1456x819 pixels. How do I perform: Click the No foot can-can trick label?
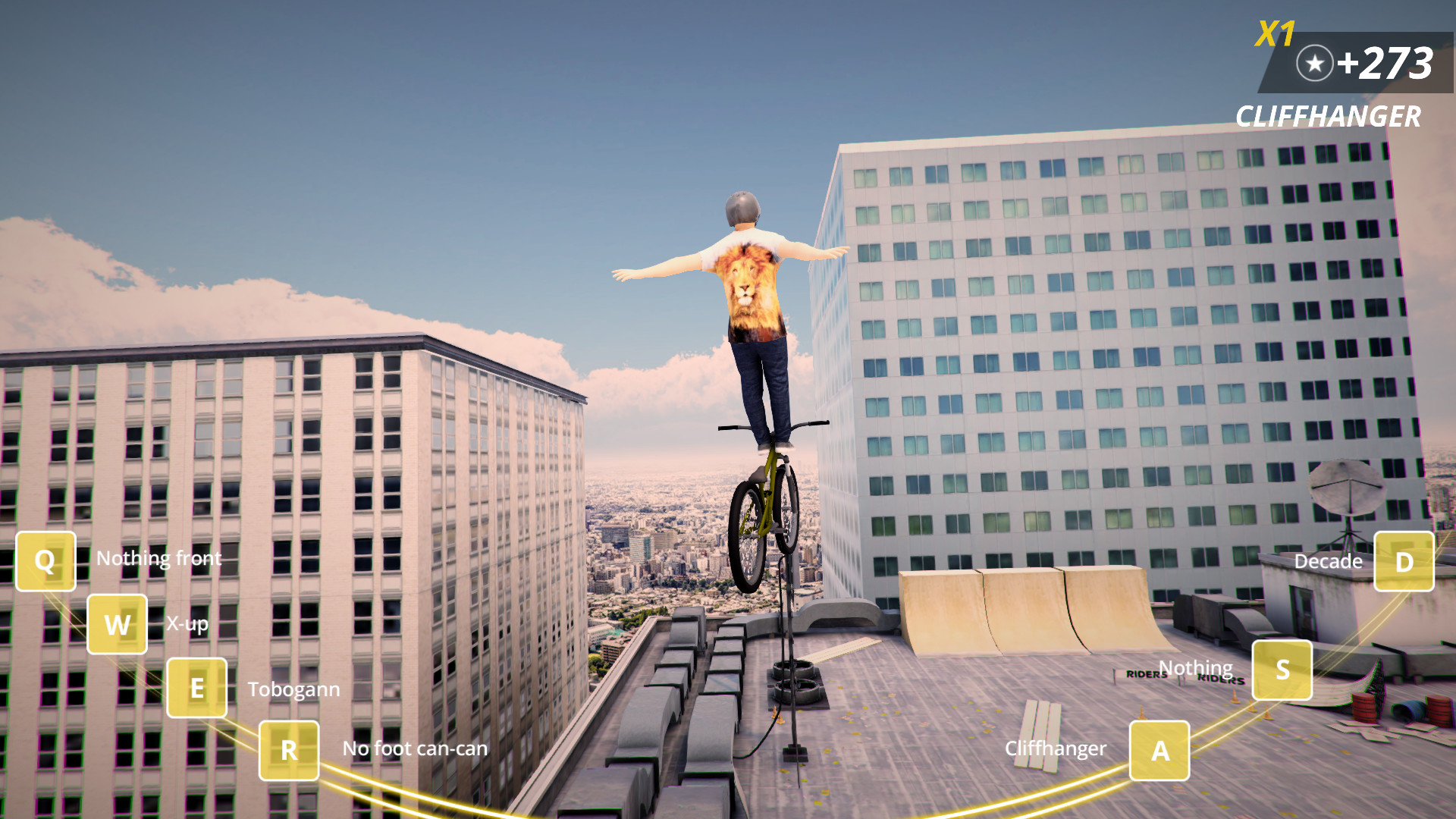click(415, 748)
